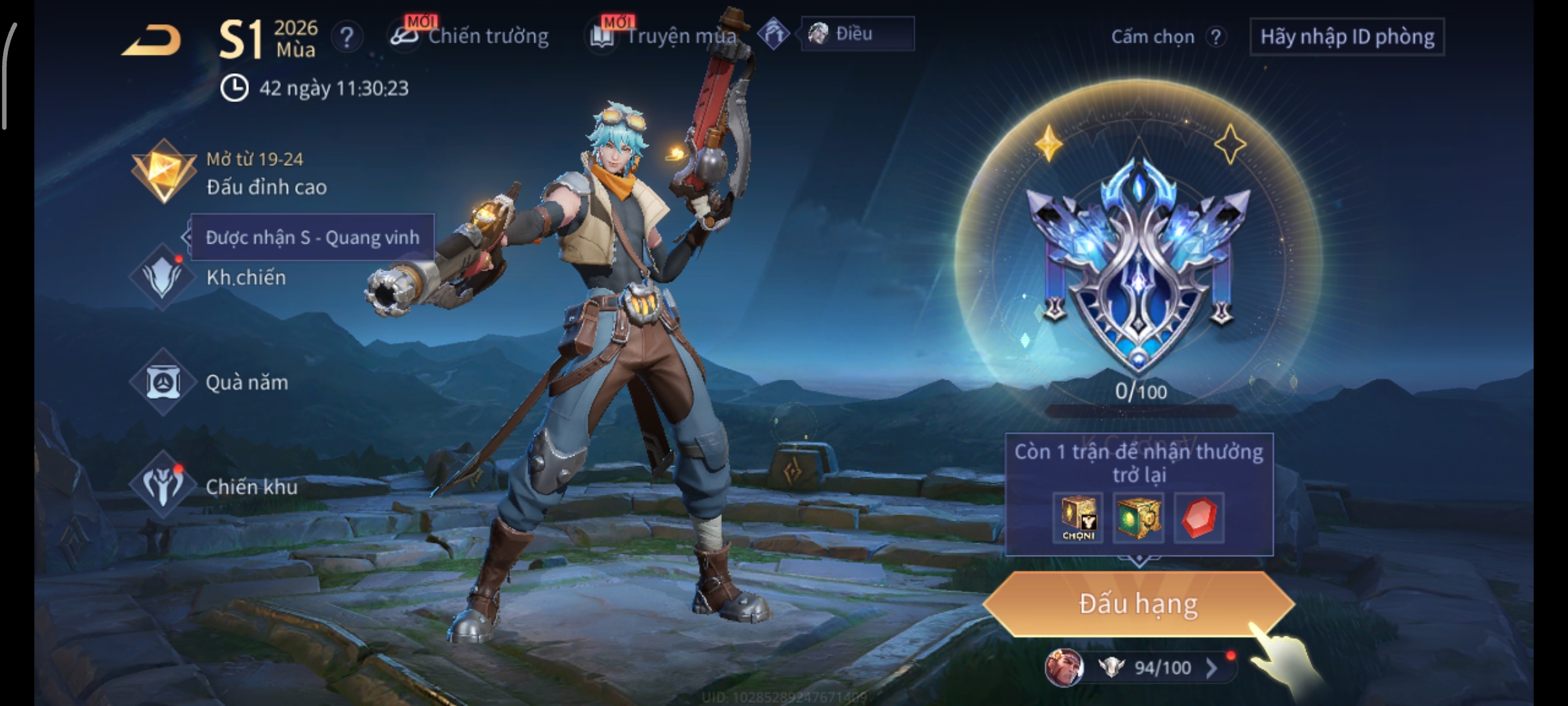Open Chiến trường battlefield menu
This screenshot has height=706, width=1568.
coord(470,37)
